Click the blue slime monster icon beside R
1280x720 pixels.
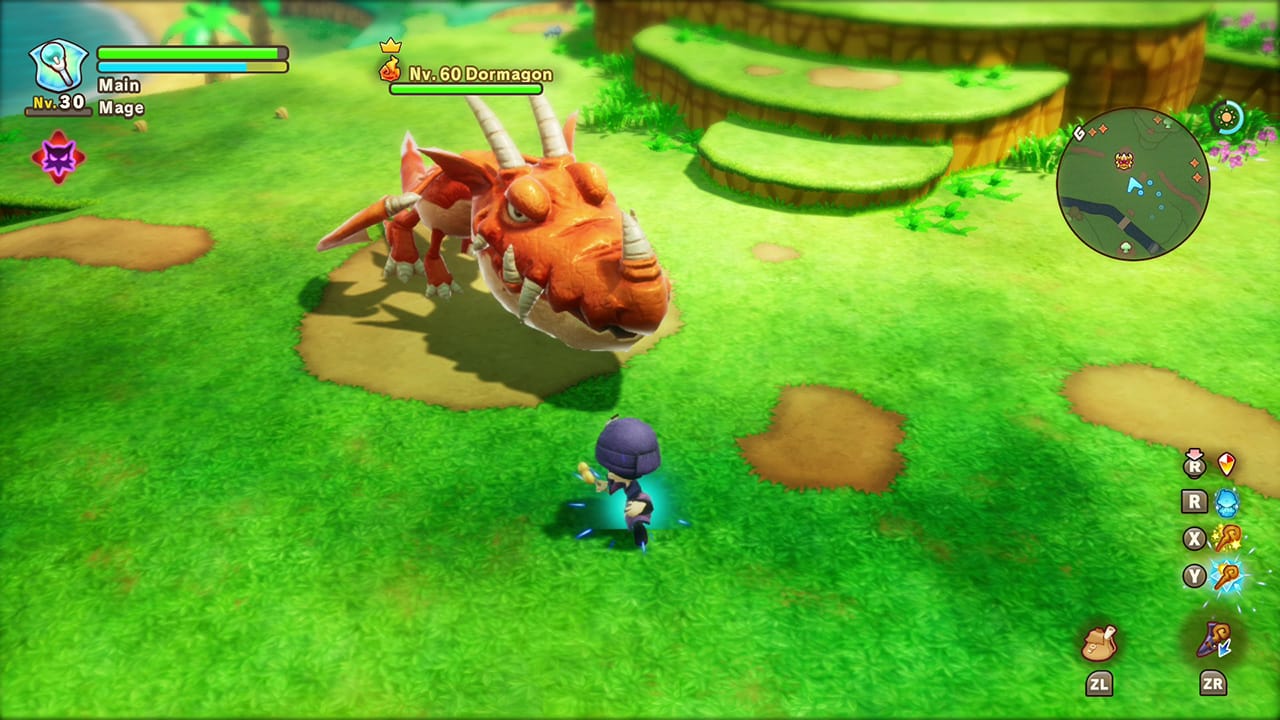[1227, 502]
